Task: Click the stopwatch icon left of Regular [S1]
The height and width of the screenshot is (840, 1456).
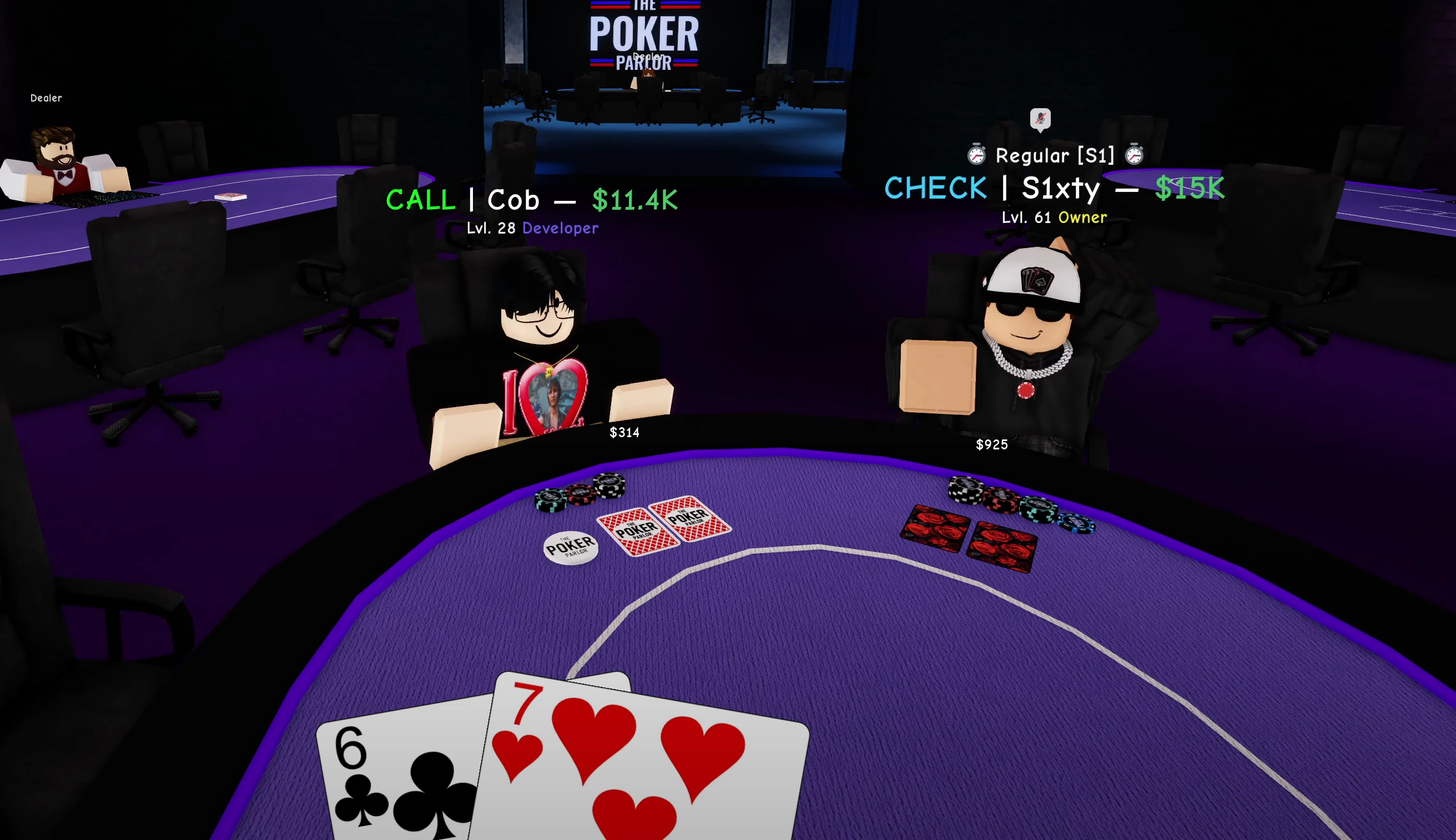Action: 976,155
